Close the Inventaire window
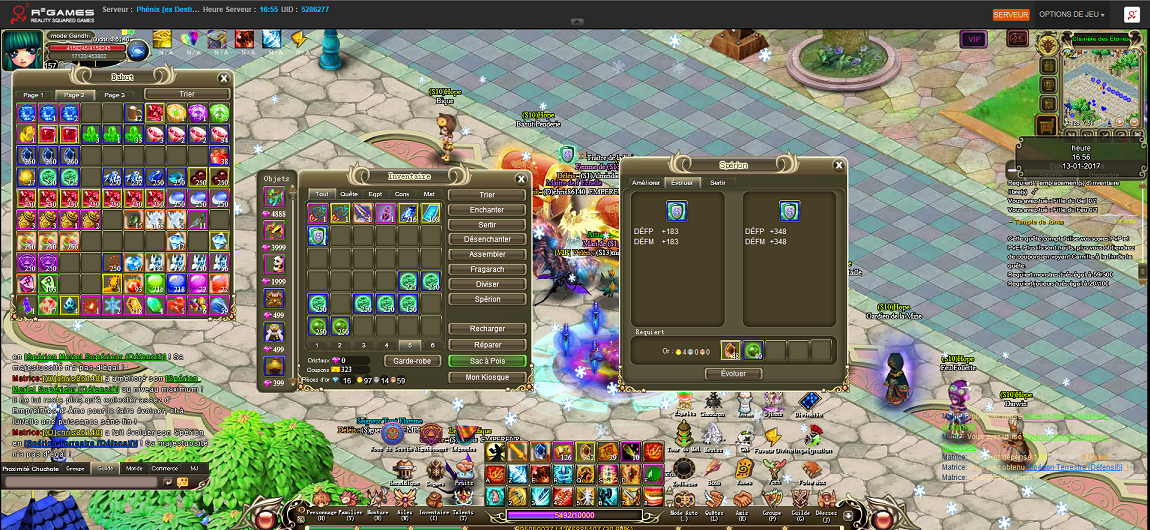Viewport: 1150px width, 530px height. 521,179
